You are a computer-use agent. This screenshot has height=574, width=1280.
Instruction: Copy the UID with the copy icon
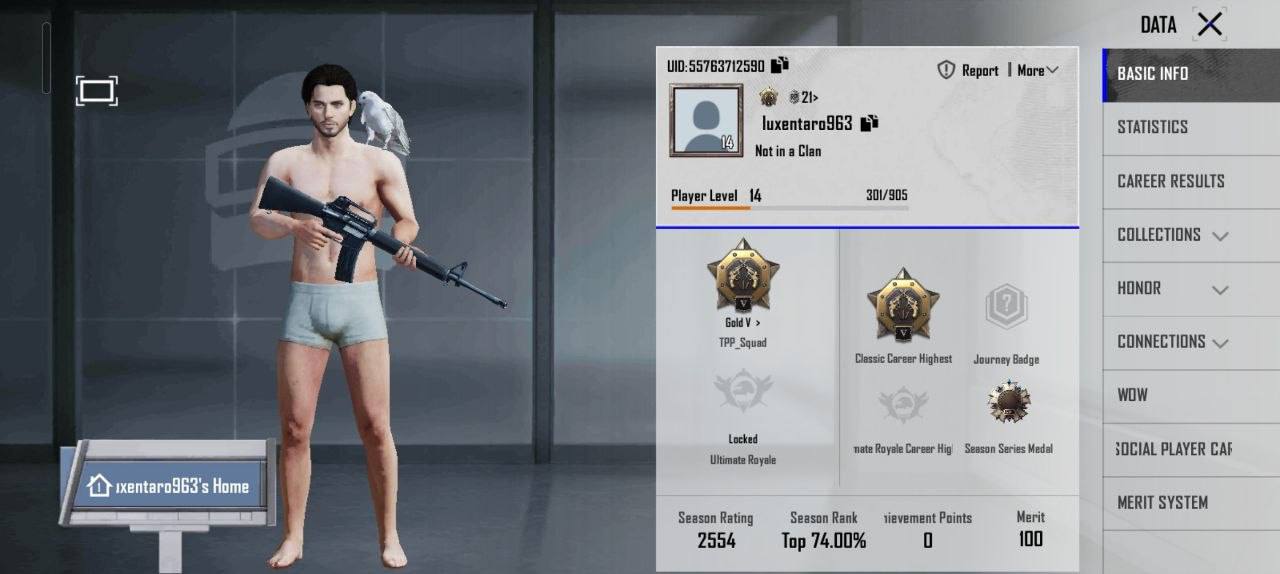(780, 65)
